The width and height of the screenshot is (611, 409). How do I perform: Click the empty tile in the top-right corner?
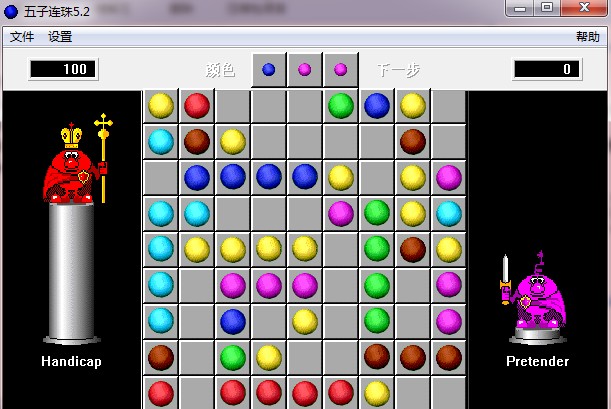tap(449, 105)
